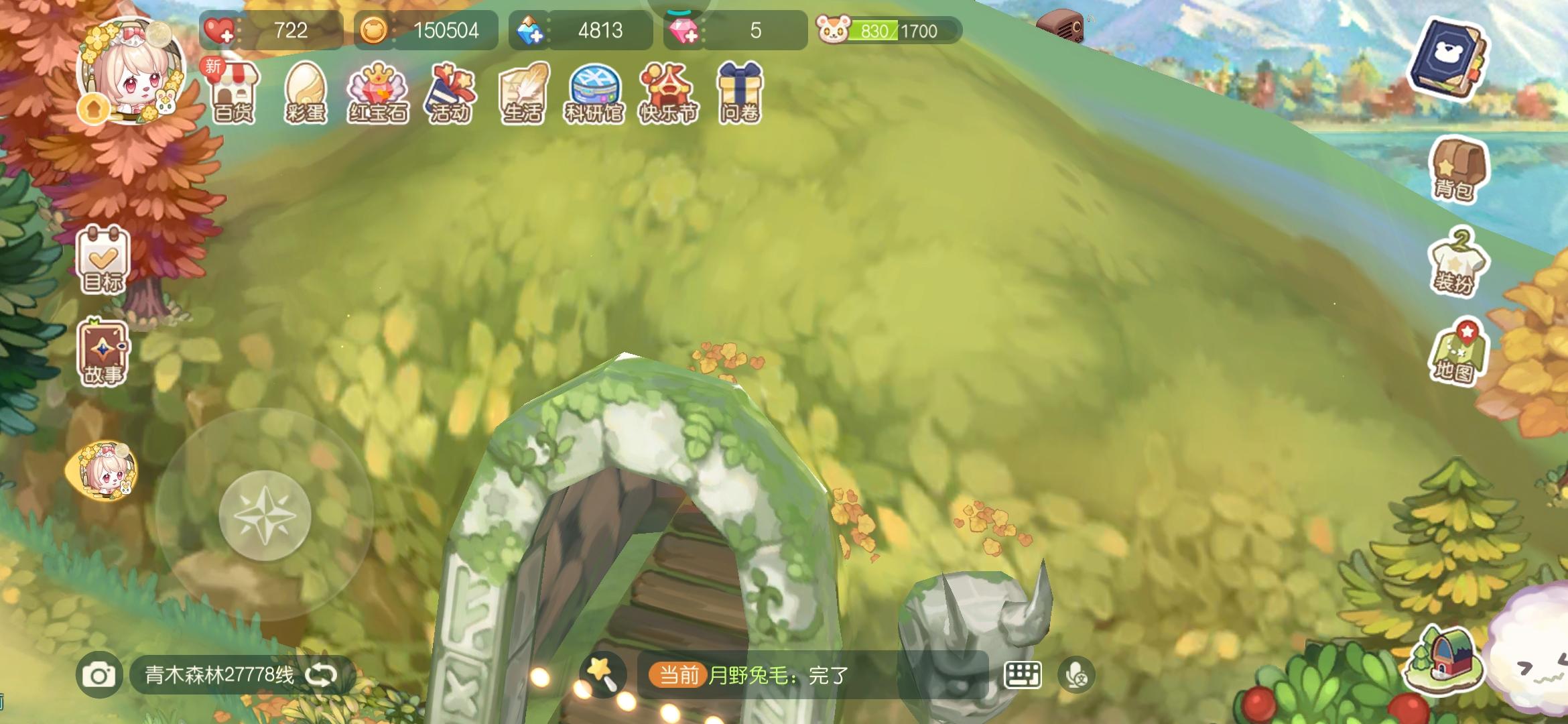Open the 百货 department store

236,94
